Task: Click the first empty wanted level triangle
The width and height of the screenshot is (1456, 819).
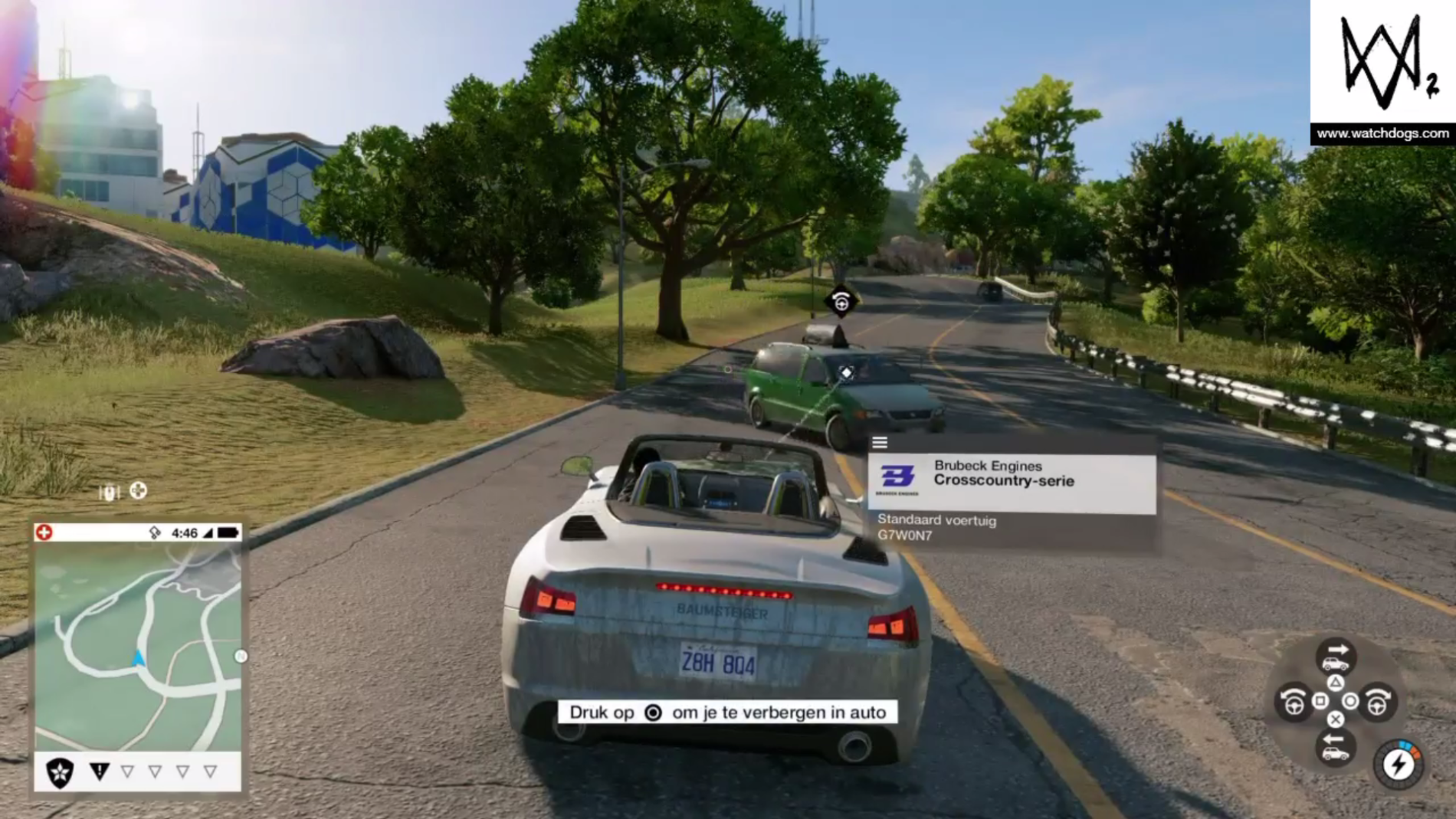Action: pos(127,770)
